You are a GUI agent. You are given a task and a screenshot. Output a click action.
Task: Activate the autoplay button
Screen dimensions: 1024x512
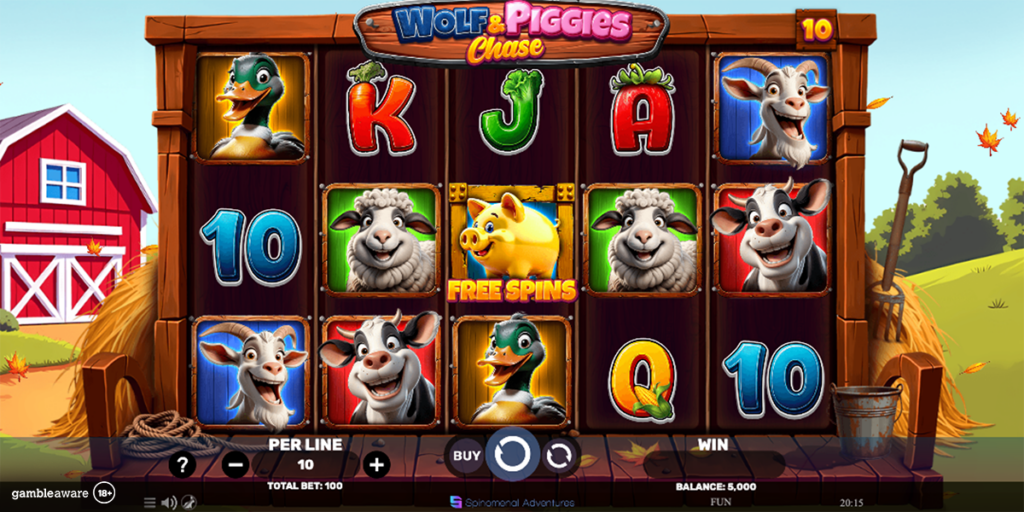(x=560, y=456)
